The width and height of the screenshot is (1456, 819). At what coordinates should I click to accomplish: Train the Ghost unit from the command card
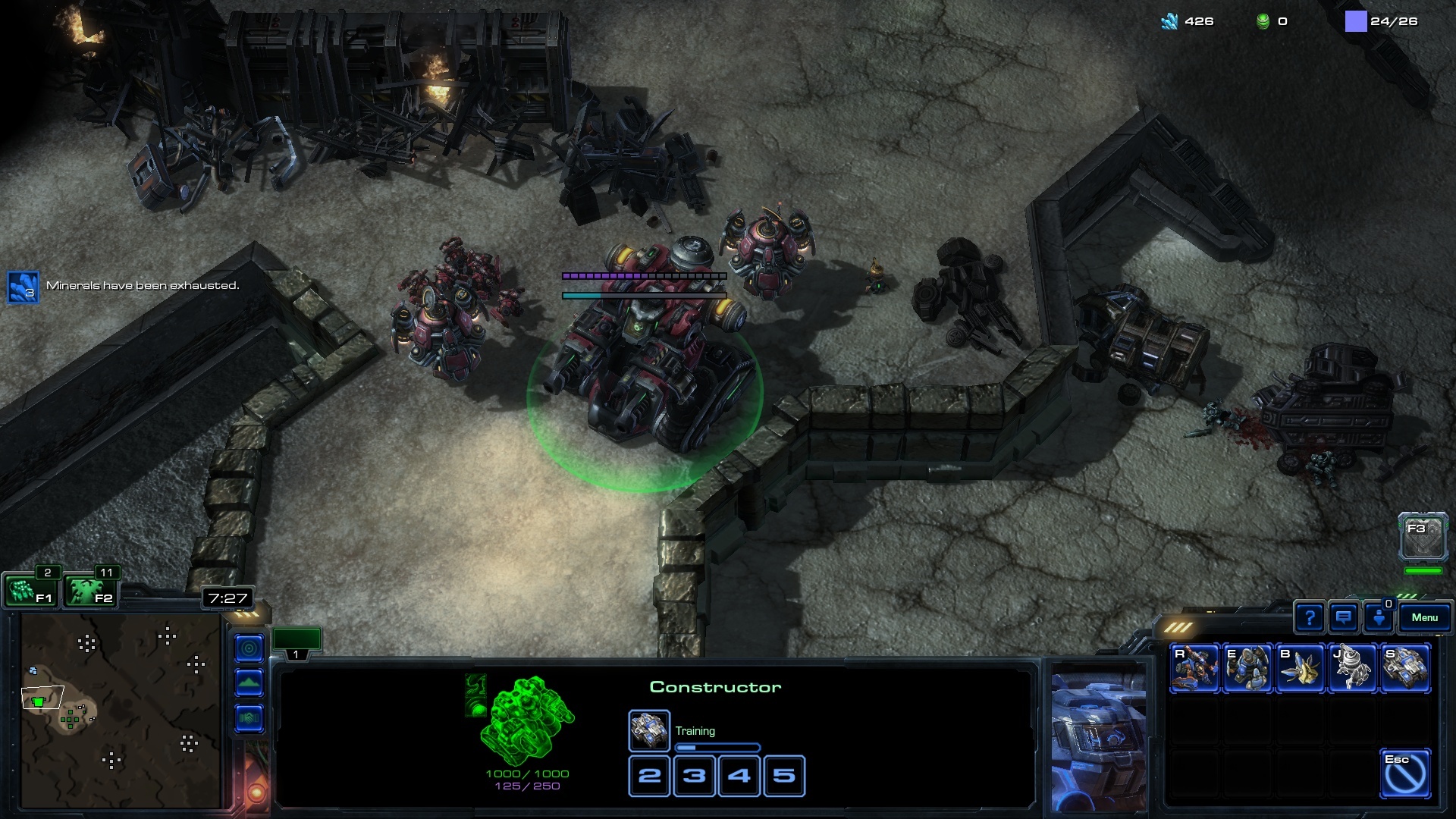coord(1353,668)
